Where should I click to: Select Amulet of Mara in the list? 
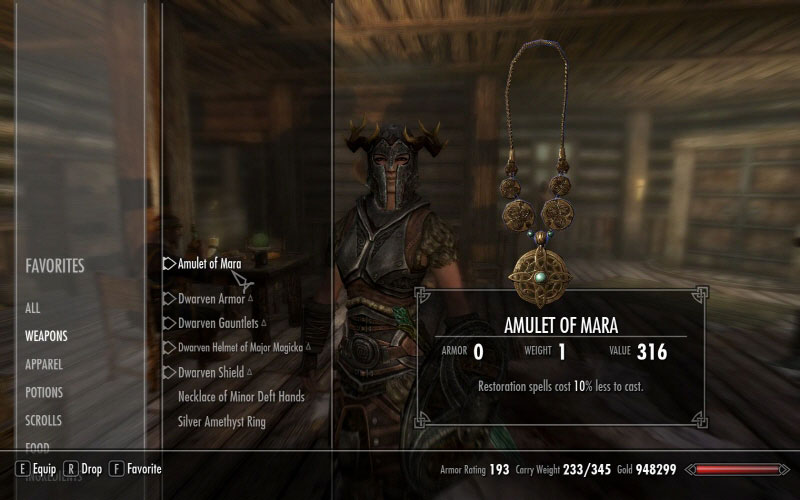(209, 264)
